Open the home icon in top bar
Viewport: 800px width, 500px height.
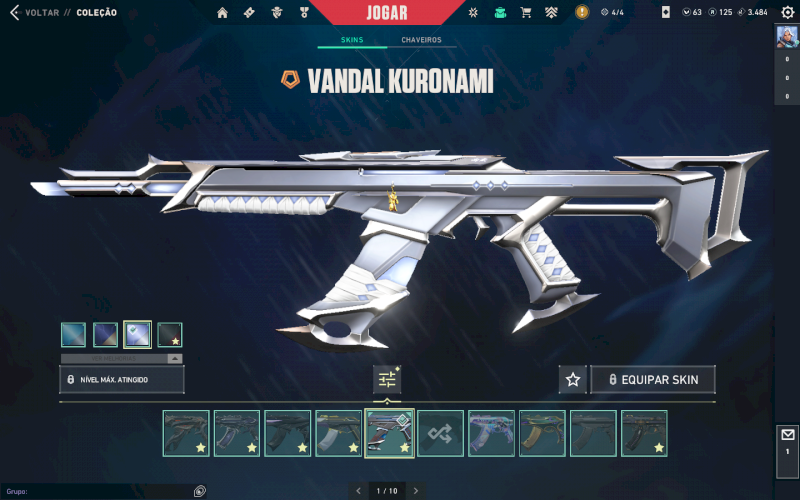222,12
